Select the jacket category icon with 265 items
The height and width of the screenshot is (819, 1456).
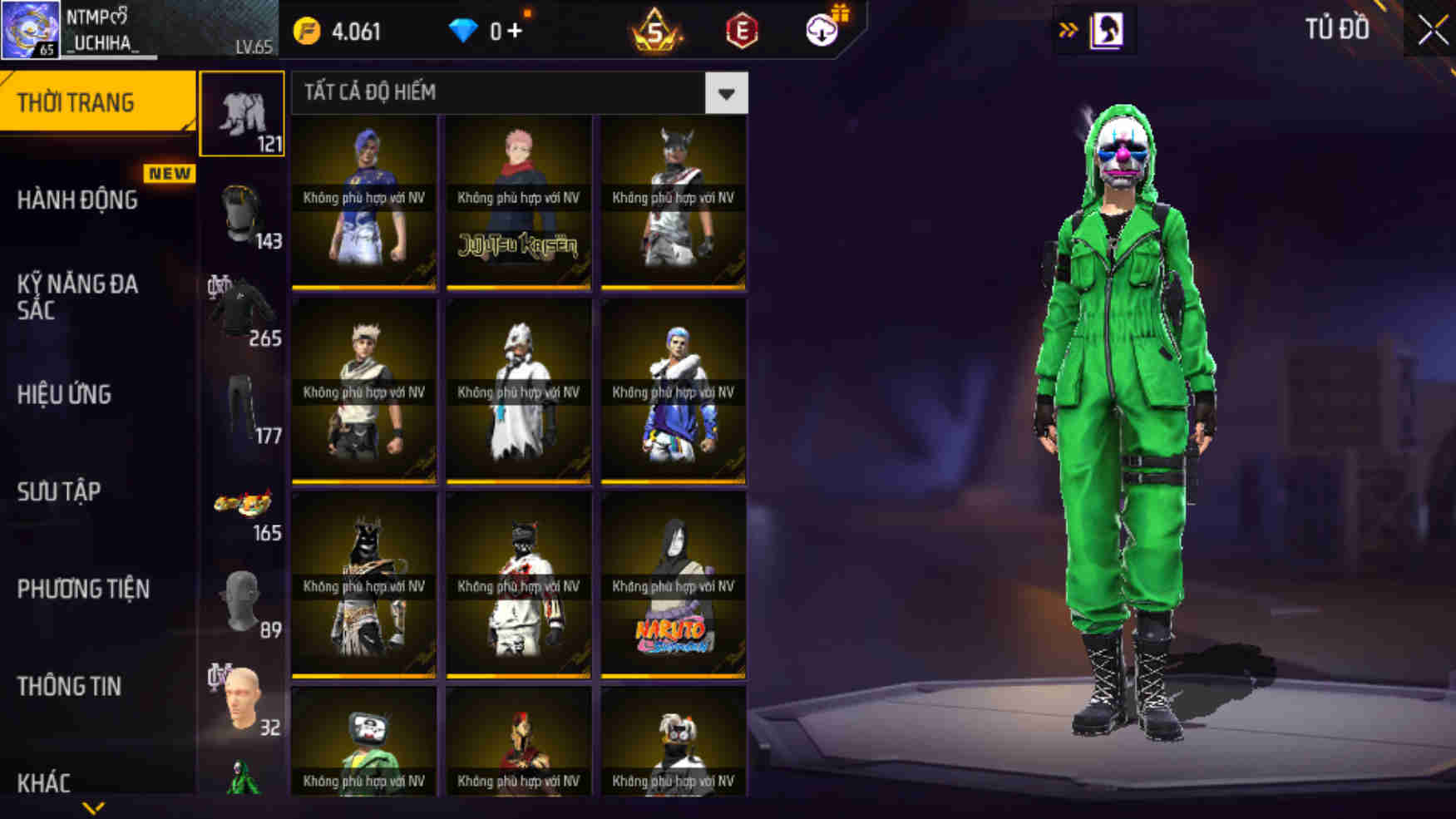pos(241,308)
